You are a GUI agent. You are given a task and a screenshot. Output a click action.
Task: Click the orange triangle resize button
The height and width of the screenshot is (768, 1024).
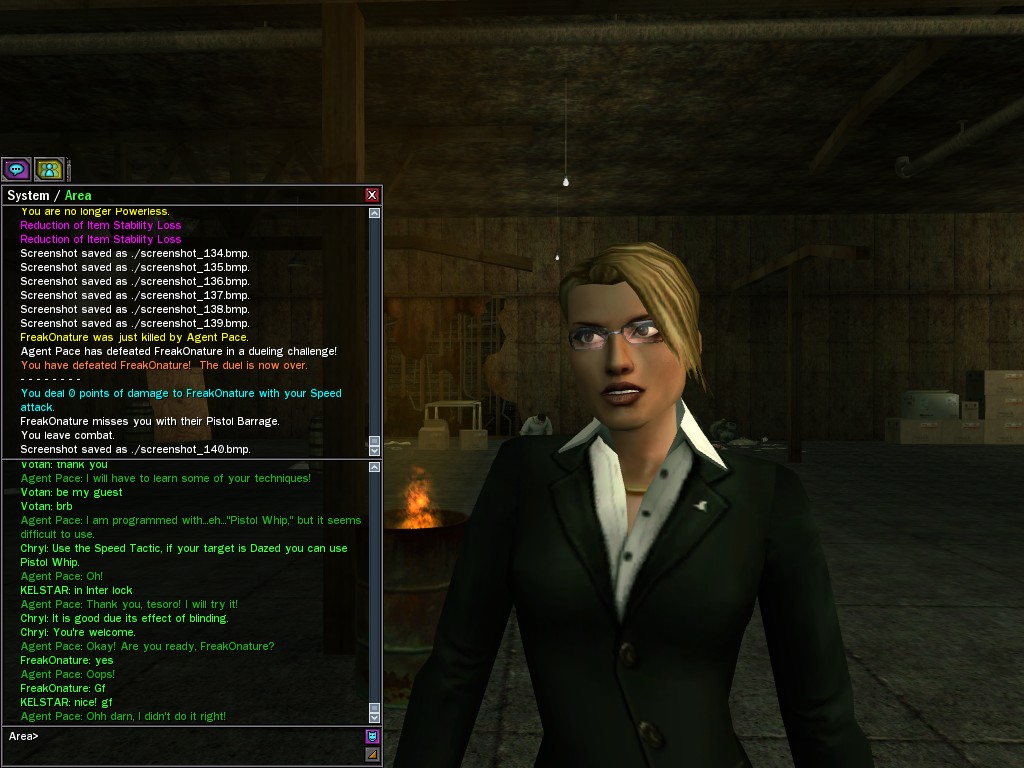coord(373,755)
